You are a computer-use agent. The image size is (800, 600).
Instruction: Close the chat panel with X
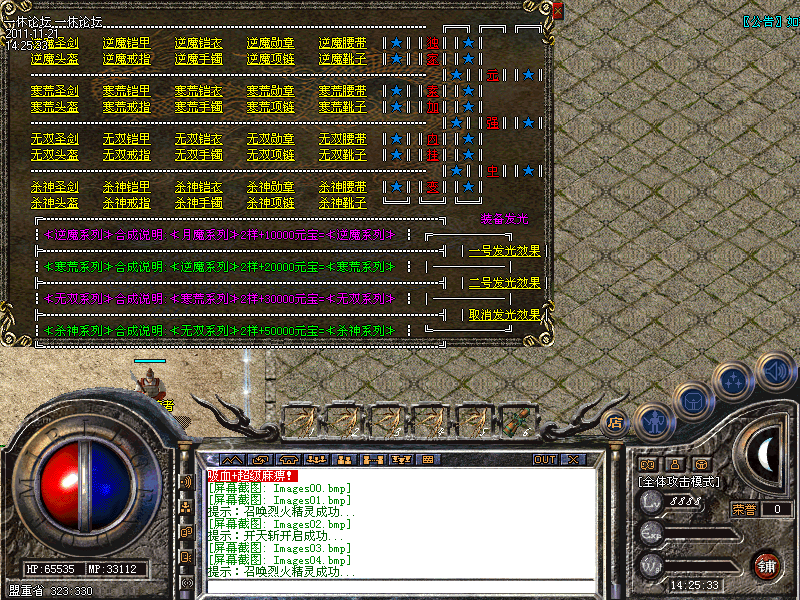572,460
